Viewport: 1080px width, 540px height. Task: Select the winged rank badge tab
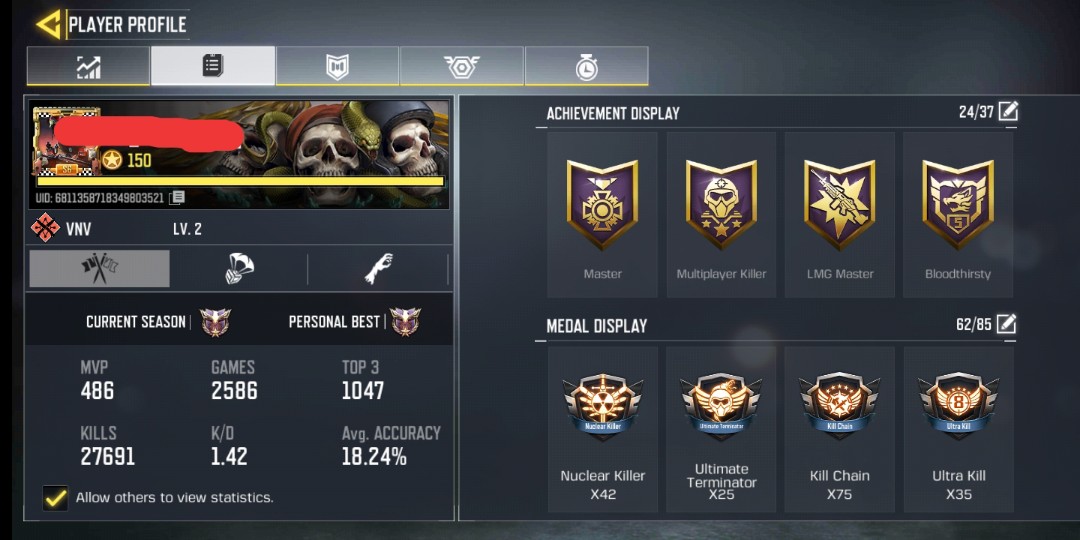[461, 67]
